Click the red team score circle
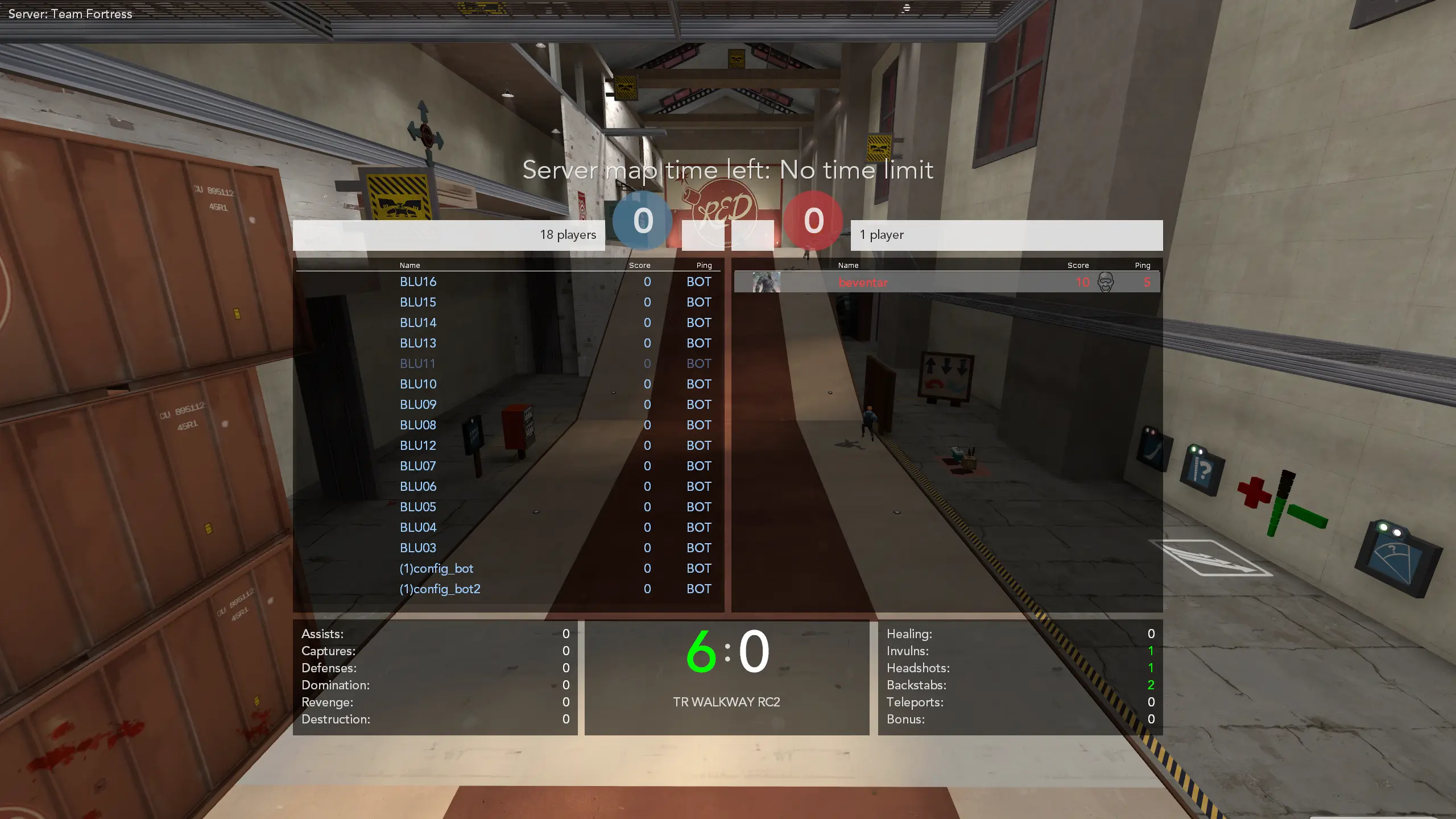The width and height of the screenshot is (1456, 819). tap(813, 222)
